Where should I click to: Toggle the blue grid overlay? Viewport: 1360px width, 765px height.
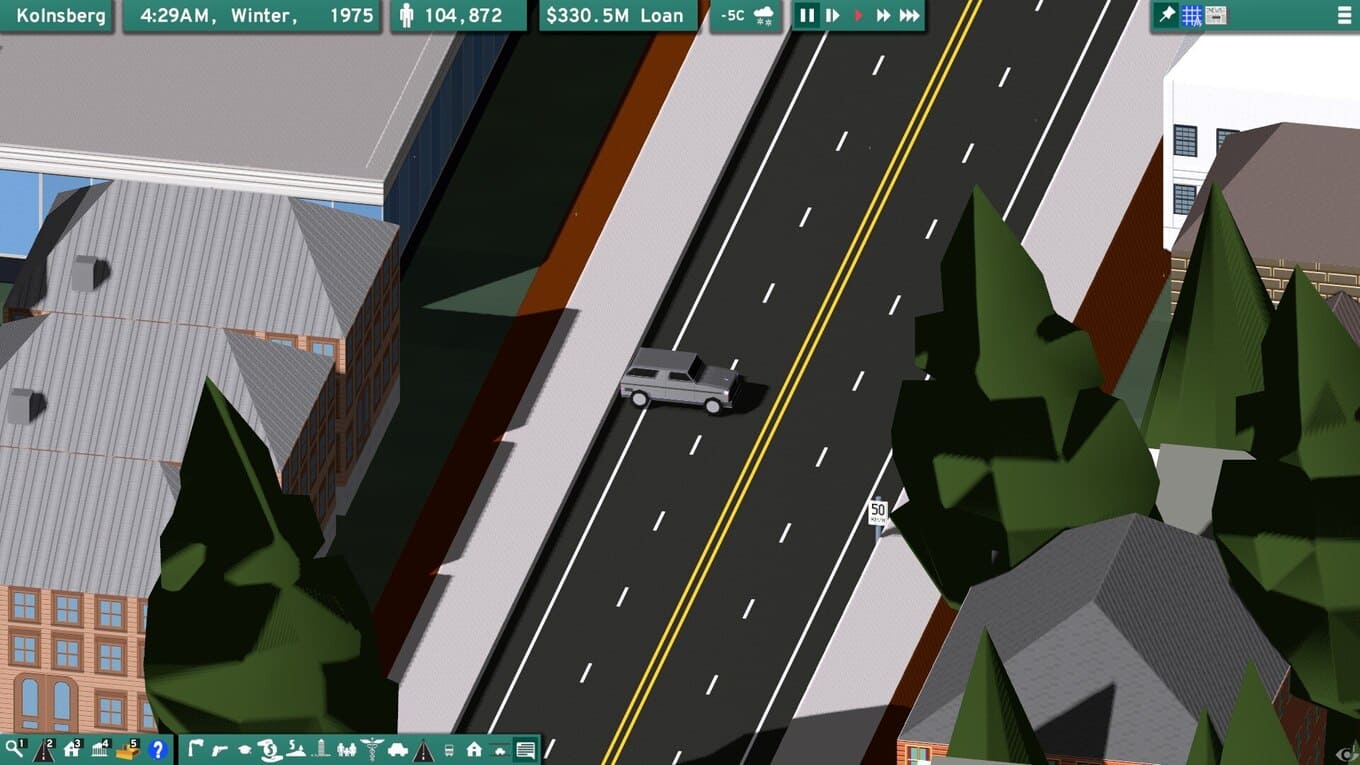[1191, 15]
